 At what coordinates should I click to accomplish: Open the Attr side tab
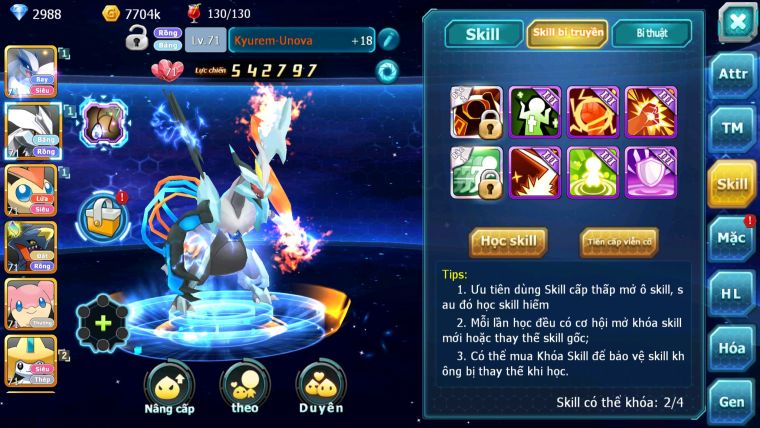click(x=731, y=73)
